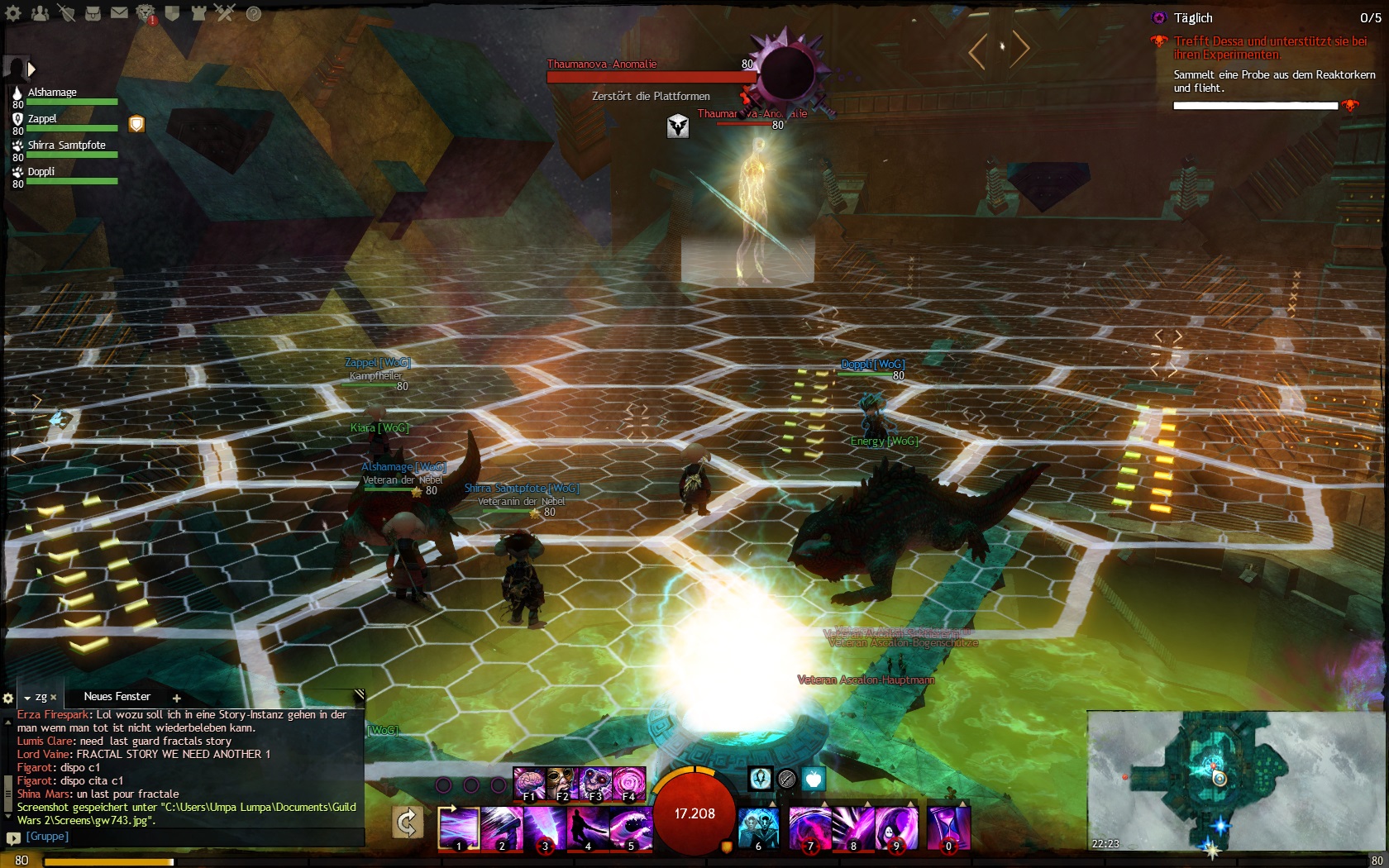Viewport: 1389px width, 868px height.
Task: Use the wave skill in slot 5
Action: coord(631,828)
